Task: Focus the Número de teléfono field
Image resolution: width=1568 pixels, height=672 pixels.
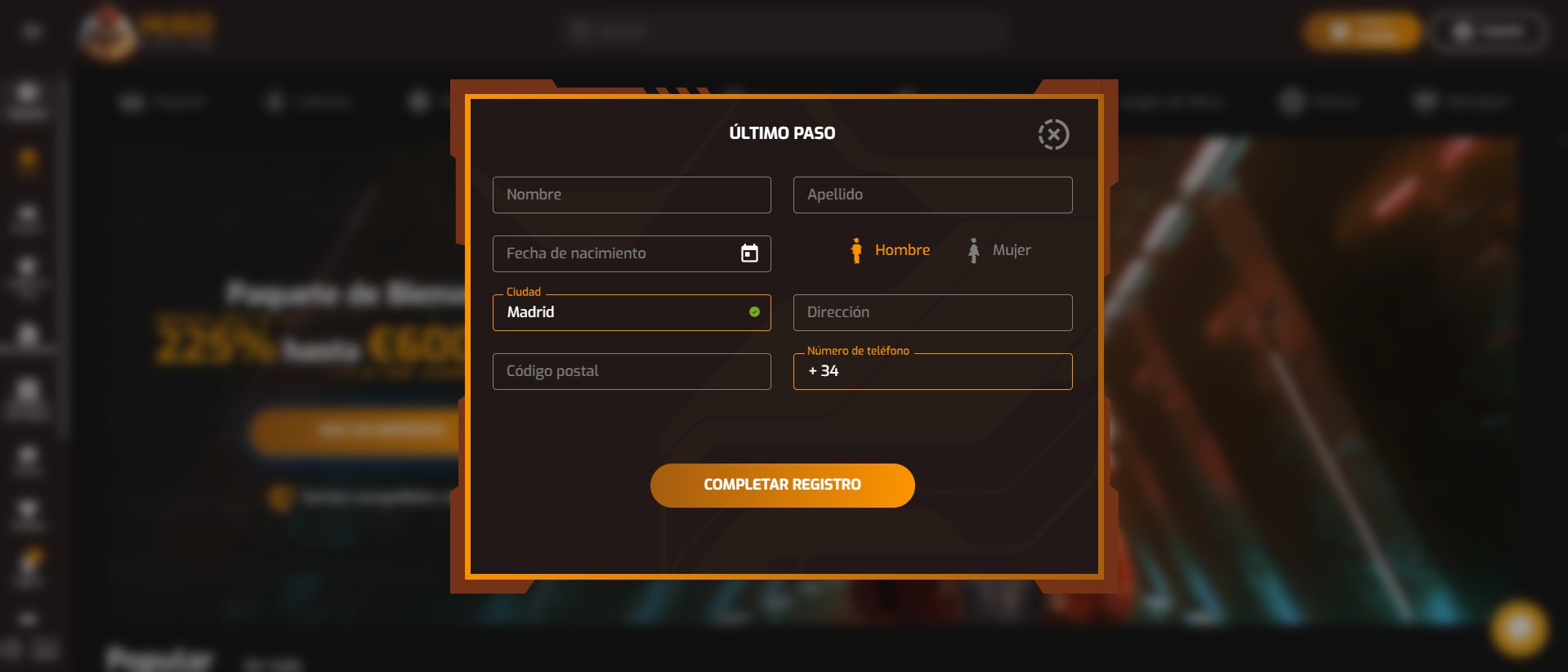Action: pos(948,371)
